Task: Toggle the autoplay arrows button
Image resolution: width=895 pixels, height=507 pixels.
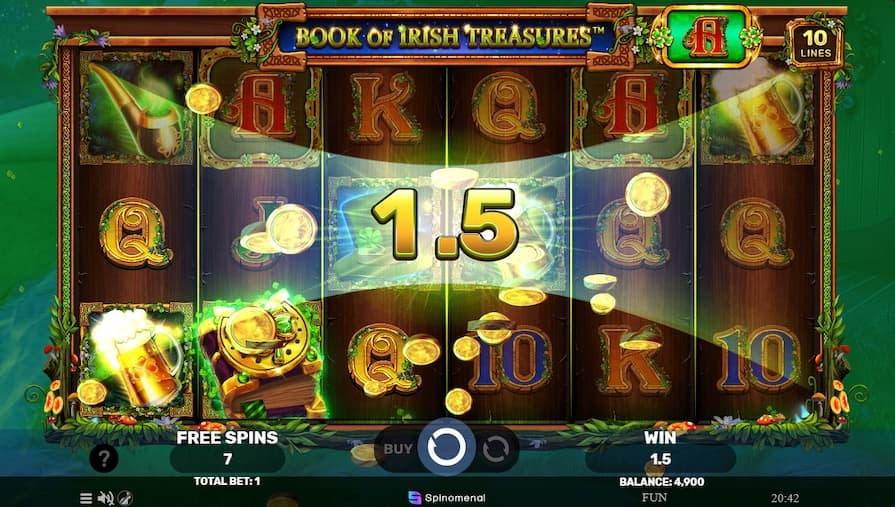Action: pos(495,449)
